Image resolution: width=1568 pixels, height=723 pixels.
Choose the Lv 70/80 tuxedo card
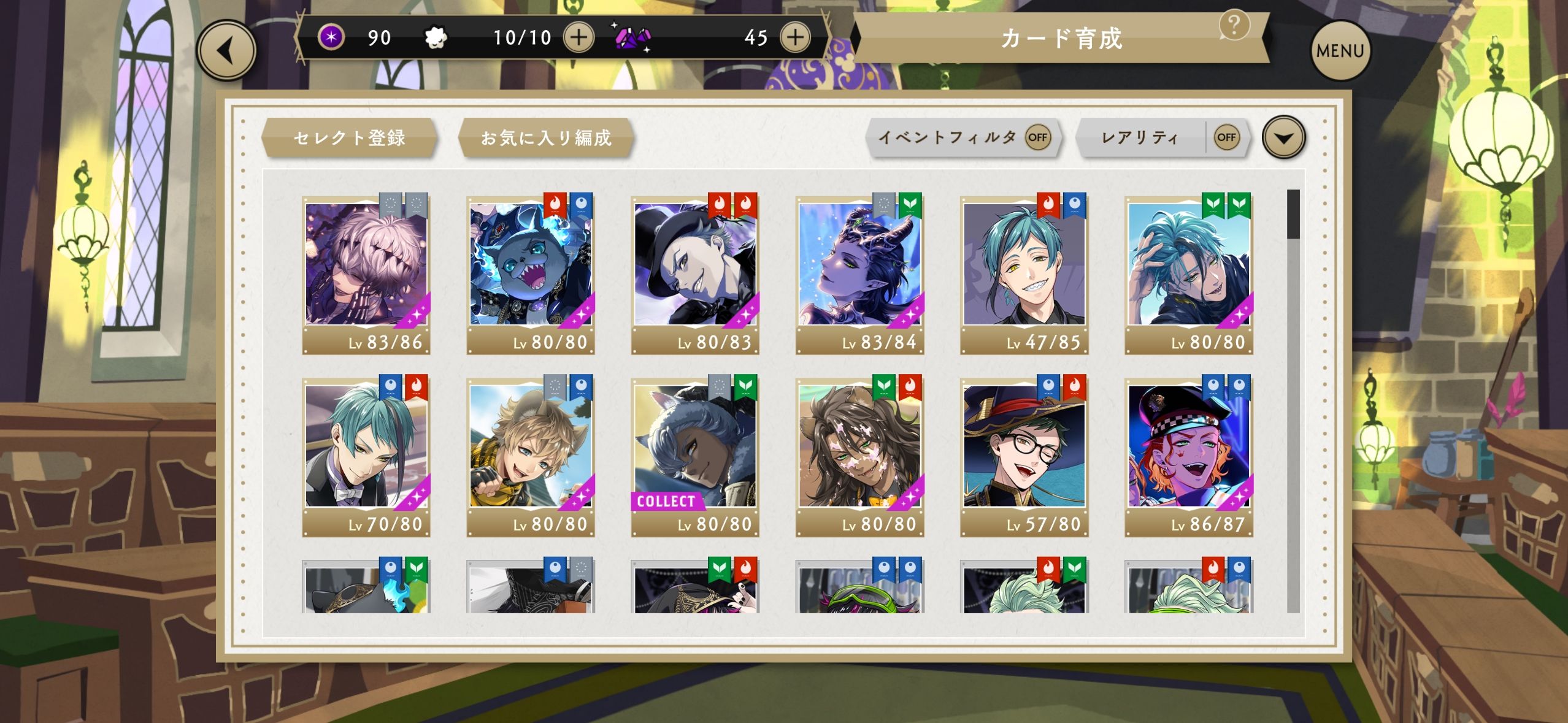366,456
